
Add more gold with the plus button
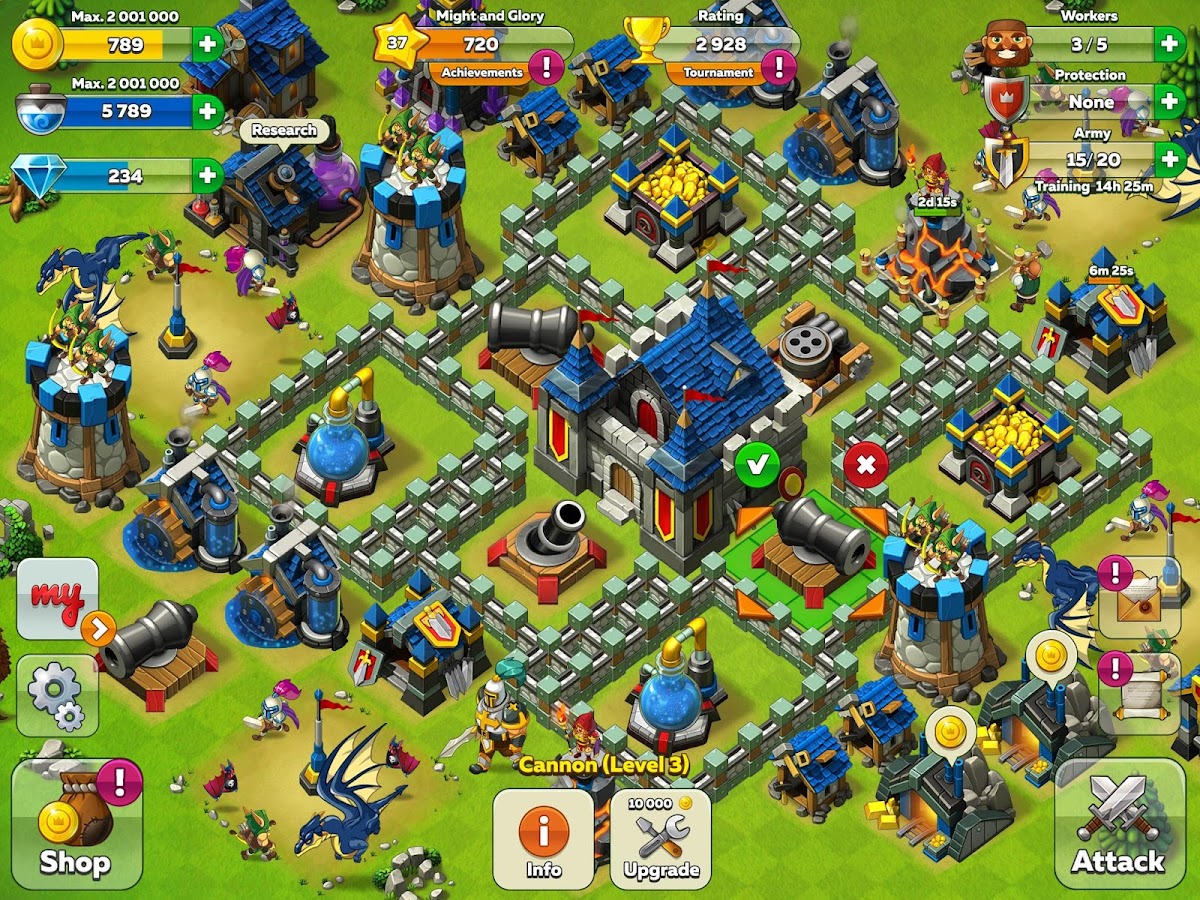(x=207, y=44)
